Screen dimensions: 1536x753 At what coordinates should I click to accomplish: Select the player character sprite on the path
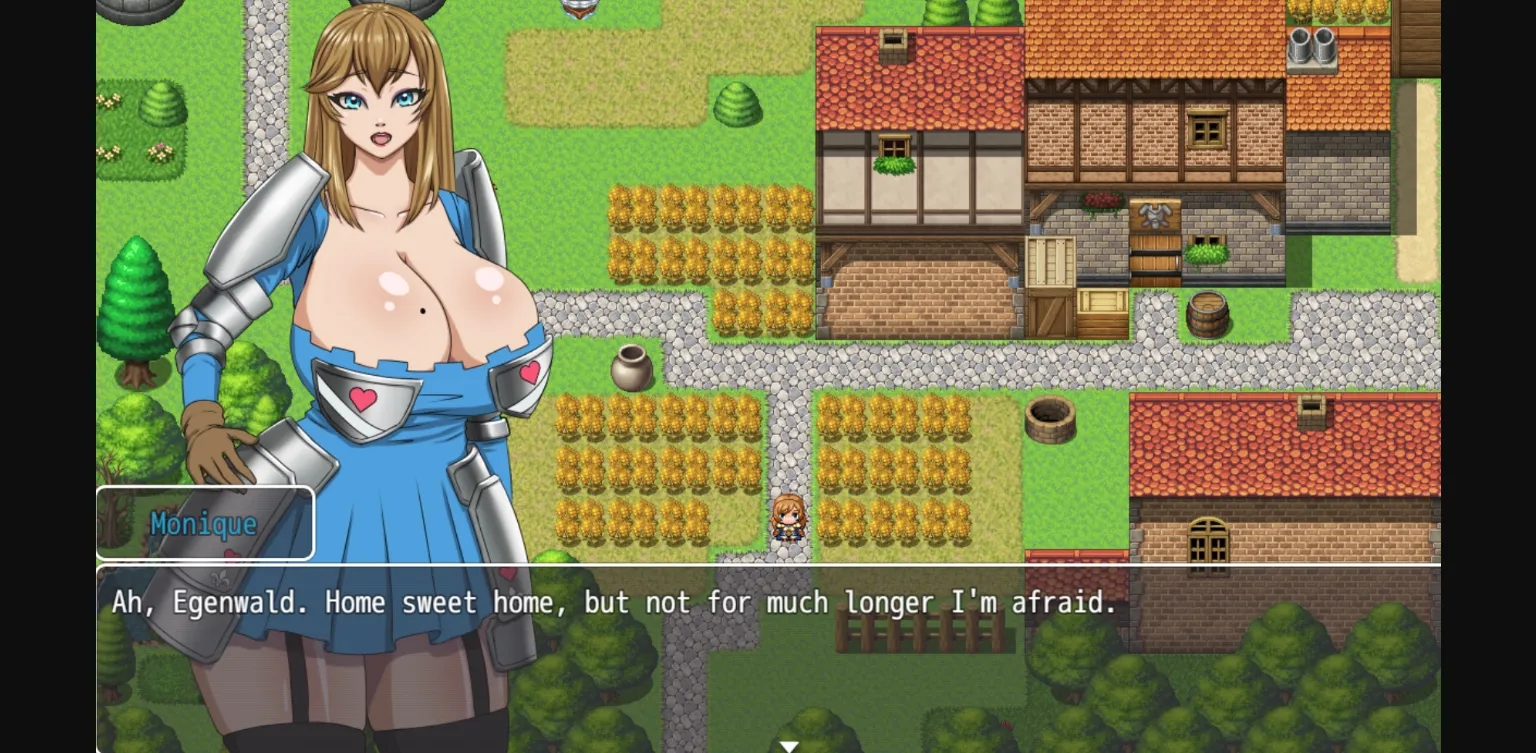coord(787,516)
